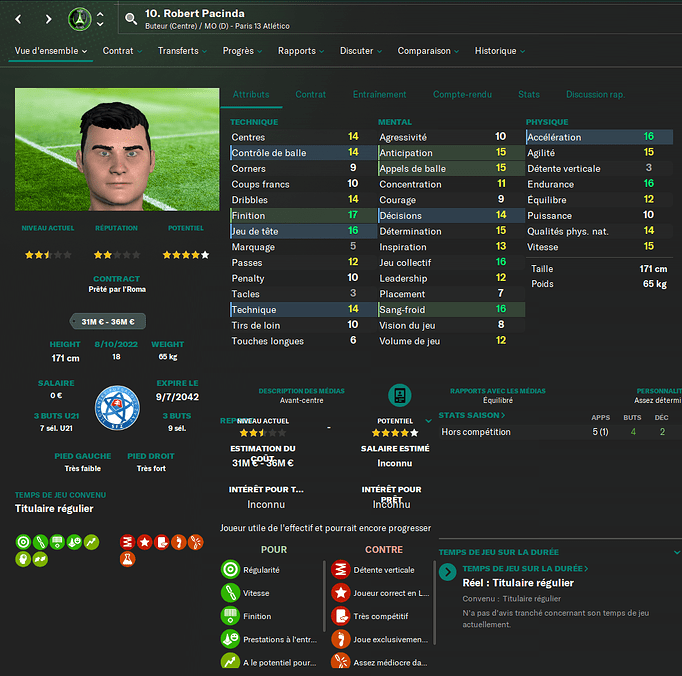Switch to the Discussion rap. tab
The height and width of the screenshot is (676, 682).
click(x=594, y=95)
